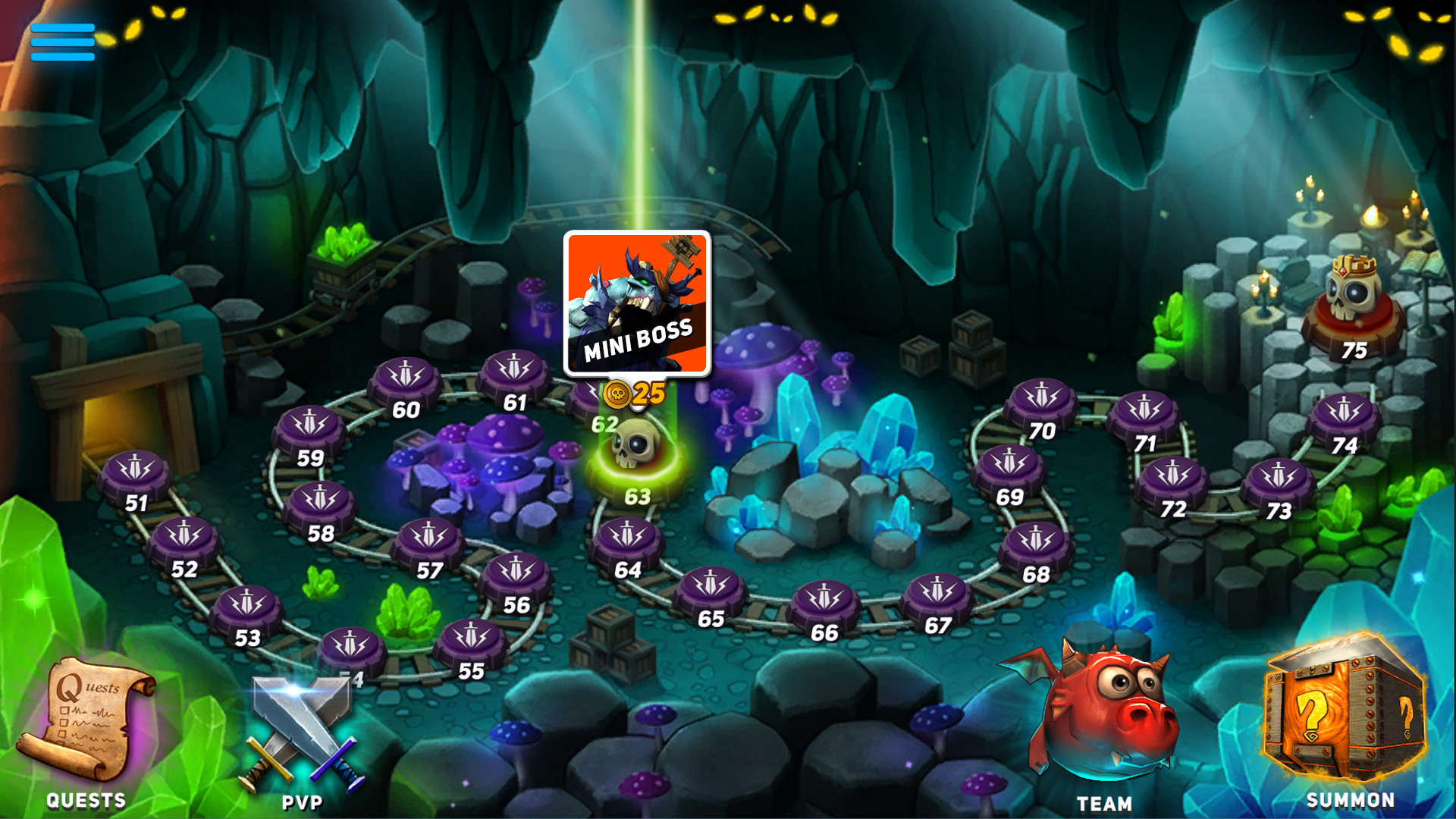Viewport: 1456px width, 819px height.
Task: Select battle level 51
Action: tap(136, 474)
